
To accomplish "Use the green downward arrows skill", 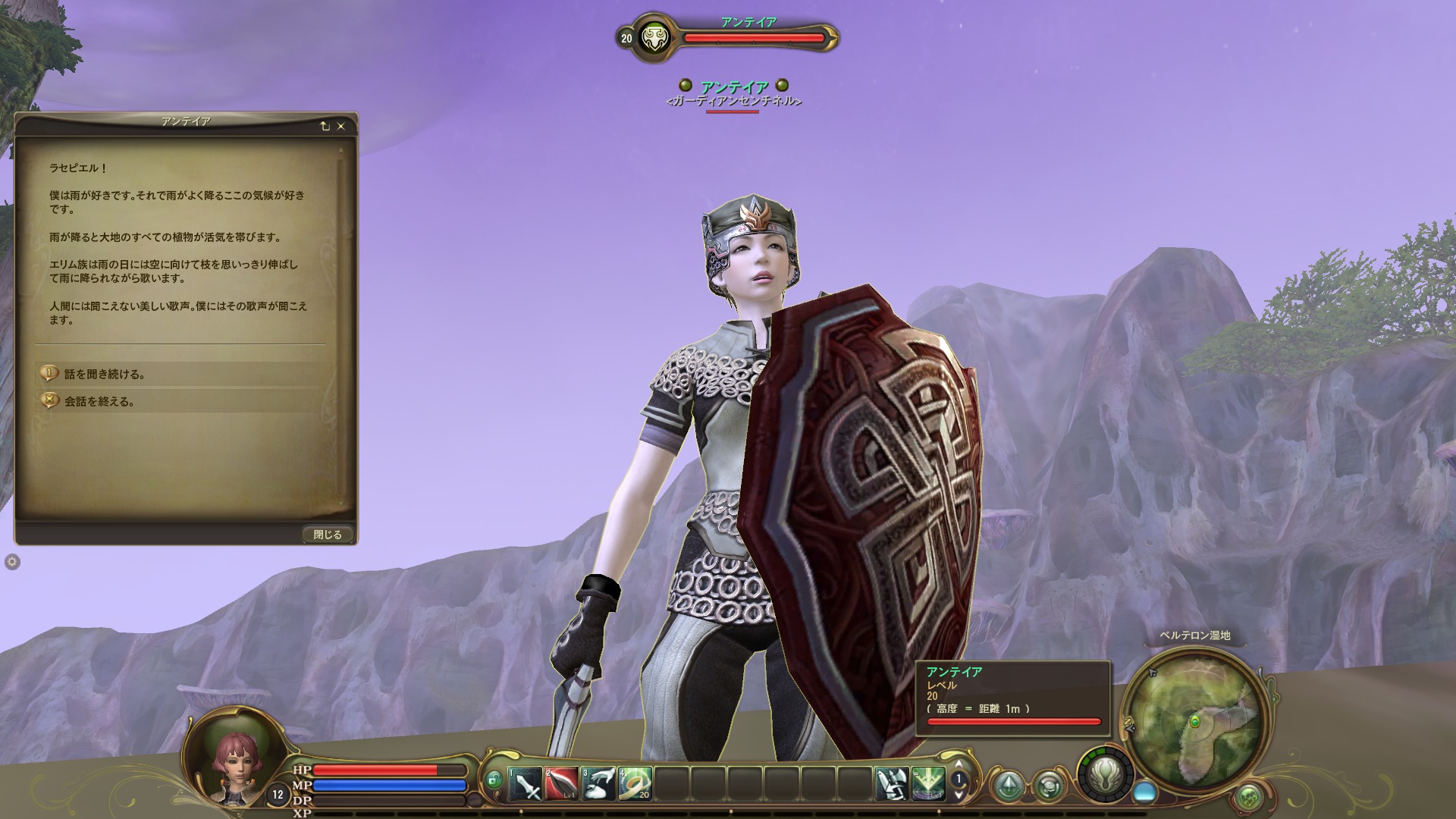I will [928, 784].
